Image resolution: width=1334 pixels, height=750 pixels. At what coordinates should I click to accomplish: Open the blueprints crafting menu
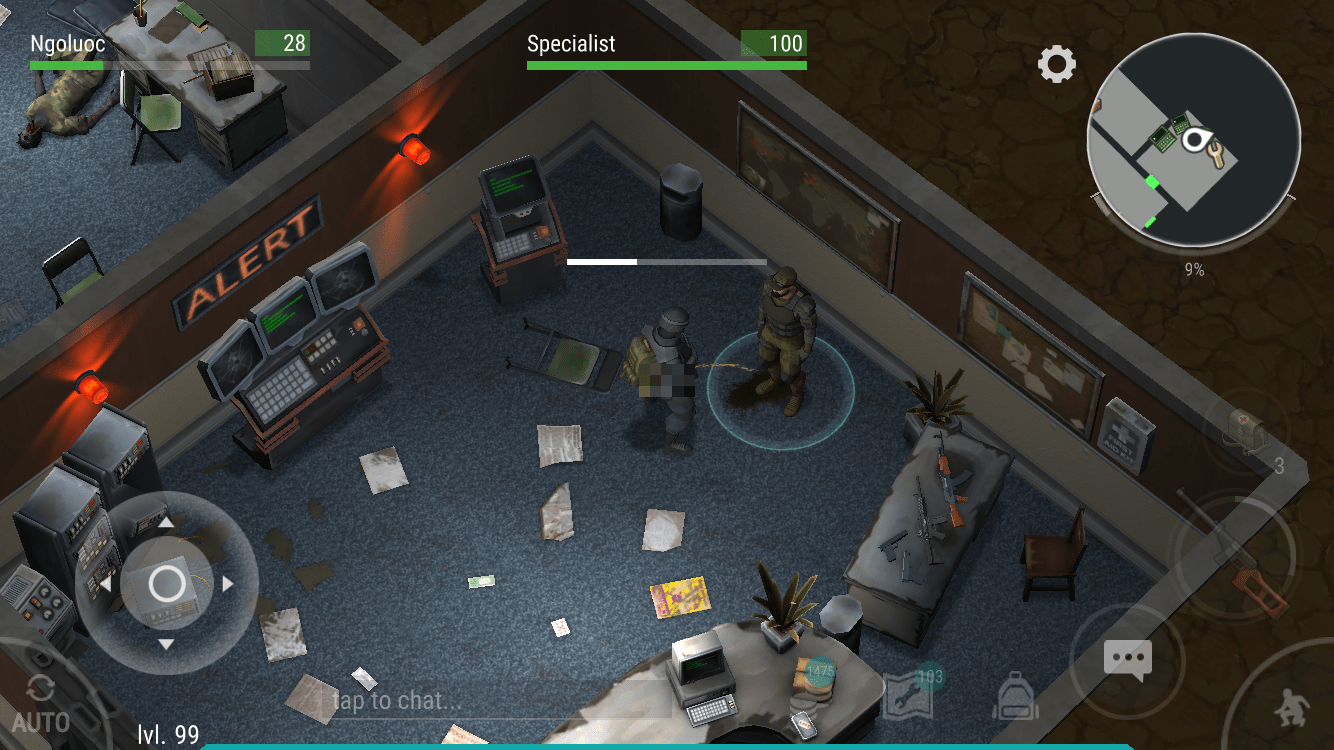(x=909, y=695)
